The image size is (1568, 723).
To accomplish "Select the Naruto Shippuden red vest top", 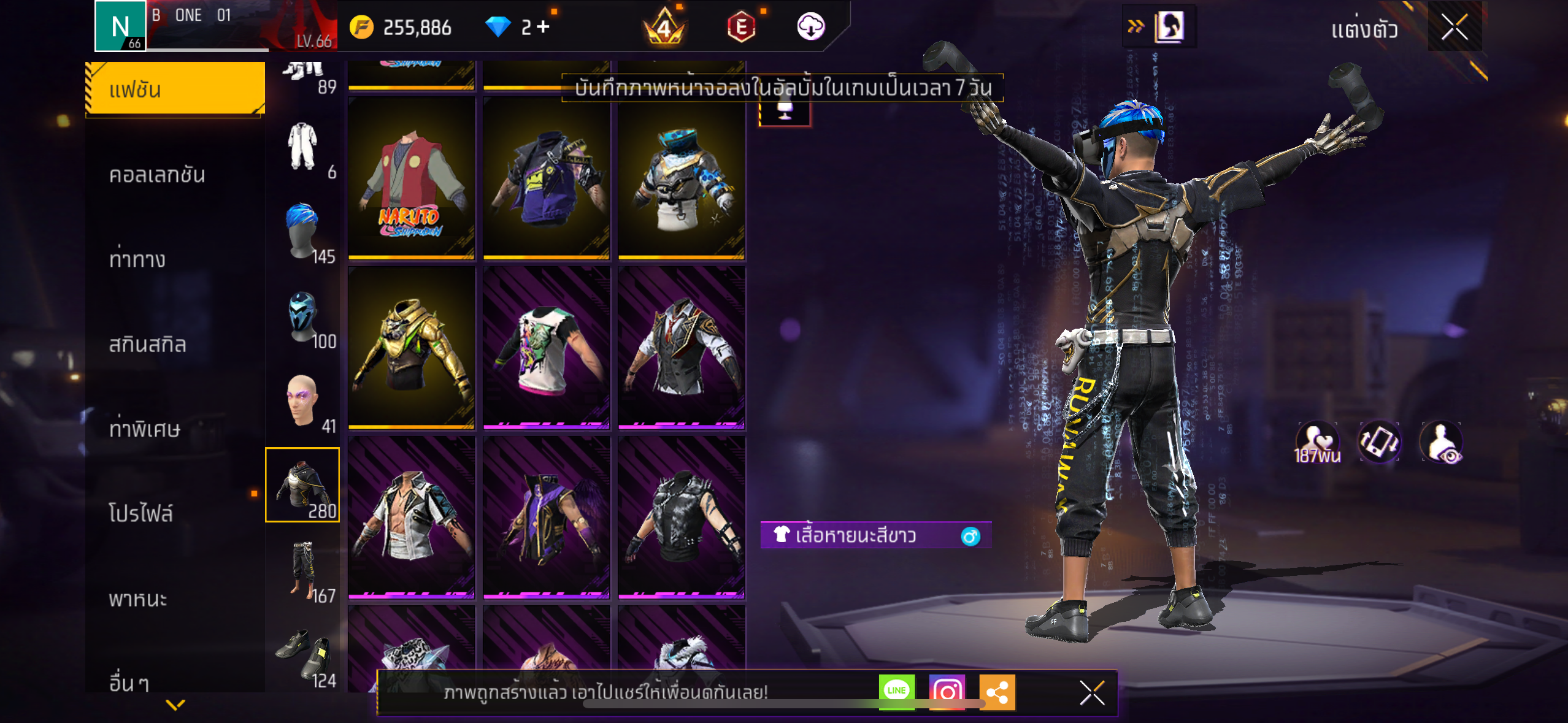I will click(x=412, y=179).
